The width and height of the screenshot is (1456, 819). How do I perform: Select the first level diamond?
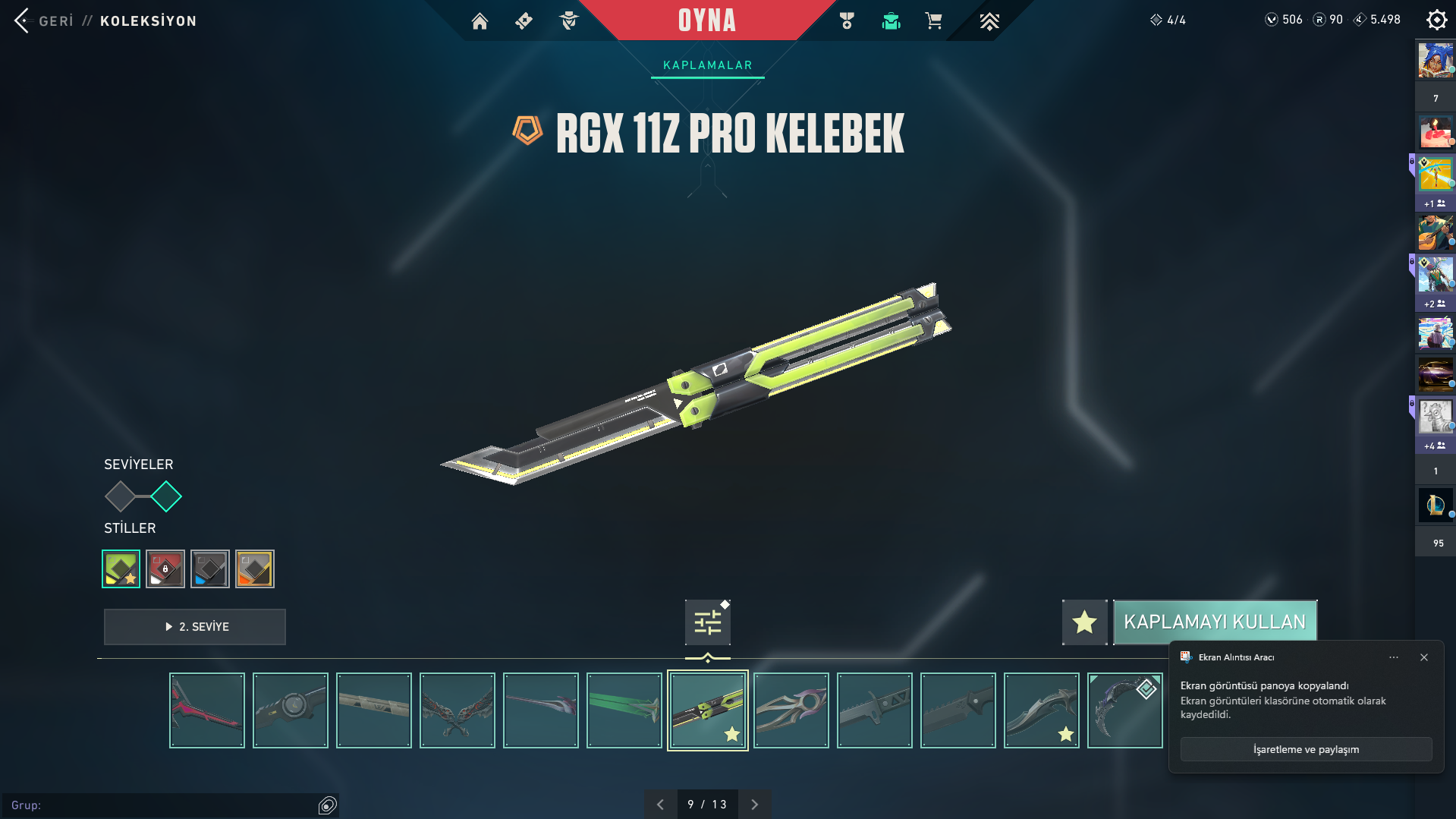pos(120,497)
